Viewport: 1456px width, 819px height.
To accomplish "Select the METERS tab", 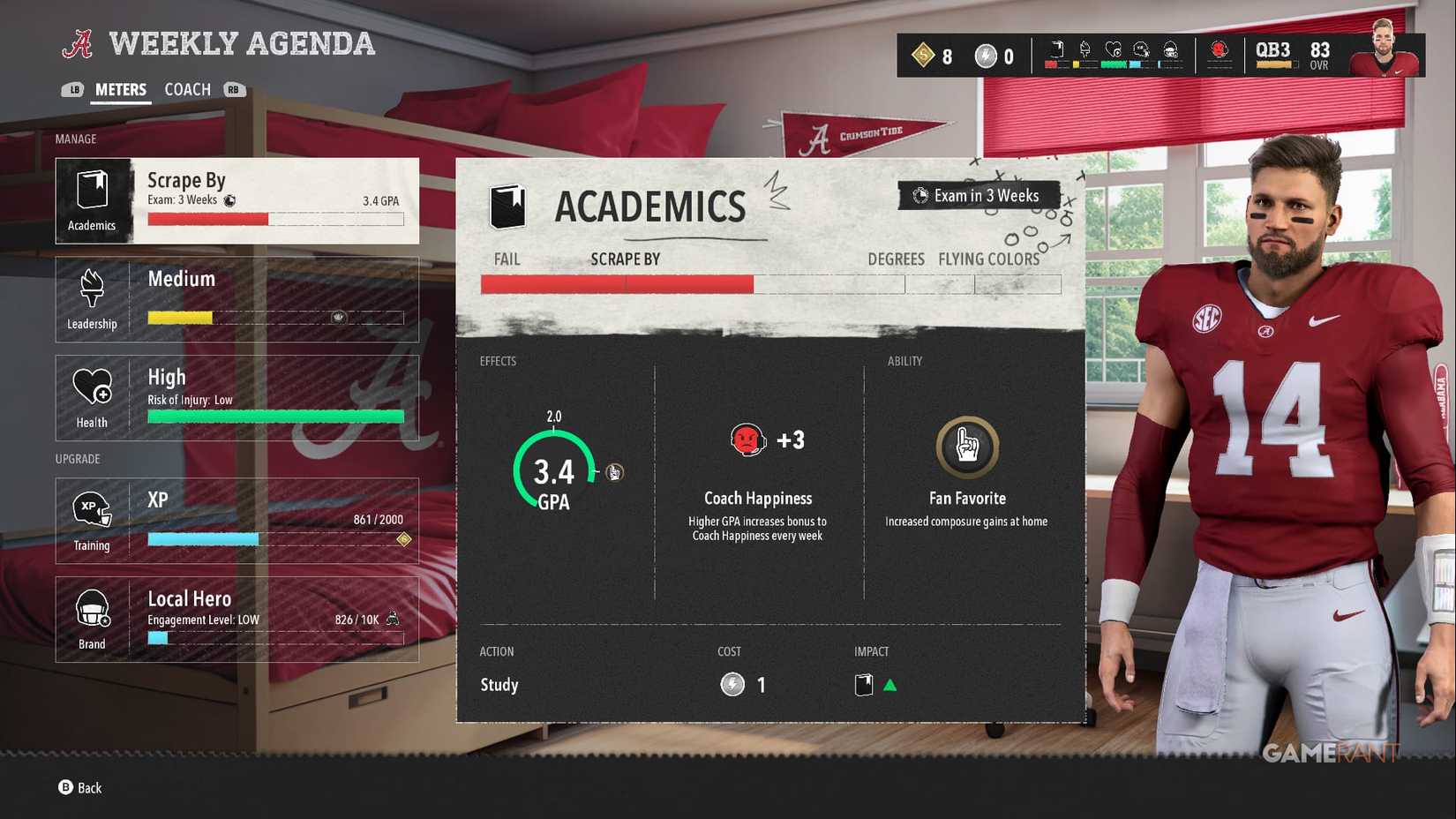I will (x=120, y=89).
